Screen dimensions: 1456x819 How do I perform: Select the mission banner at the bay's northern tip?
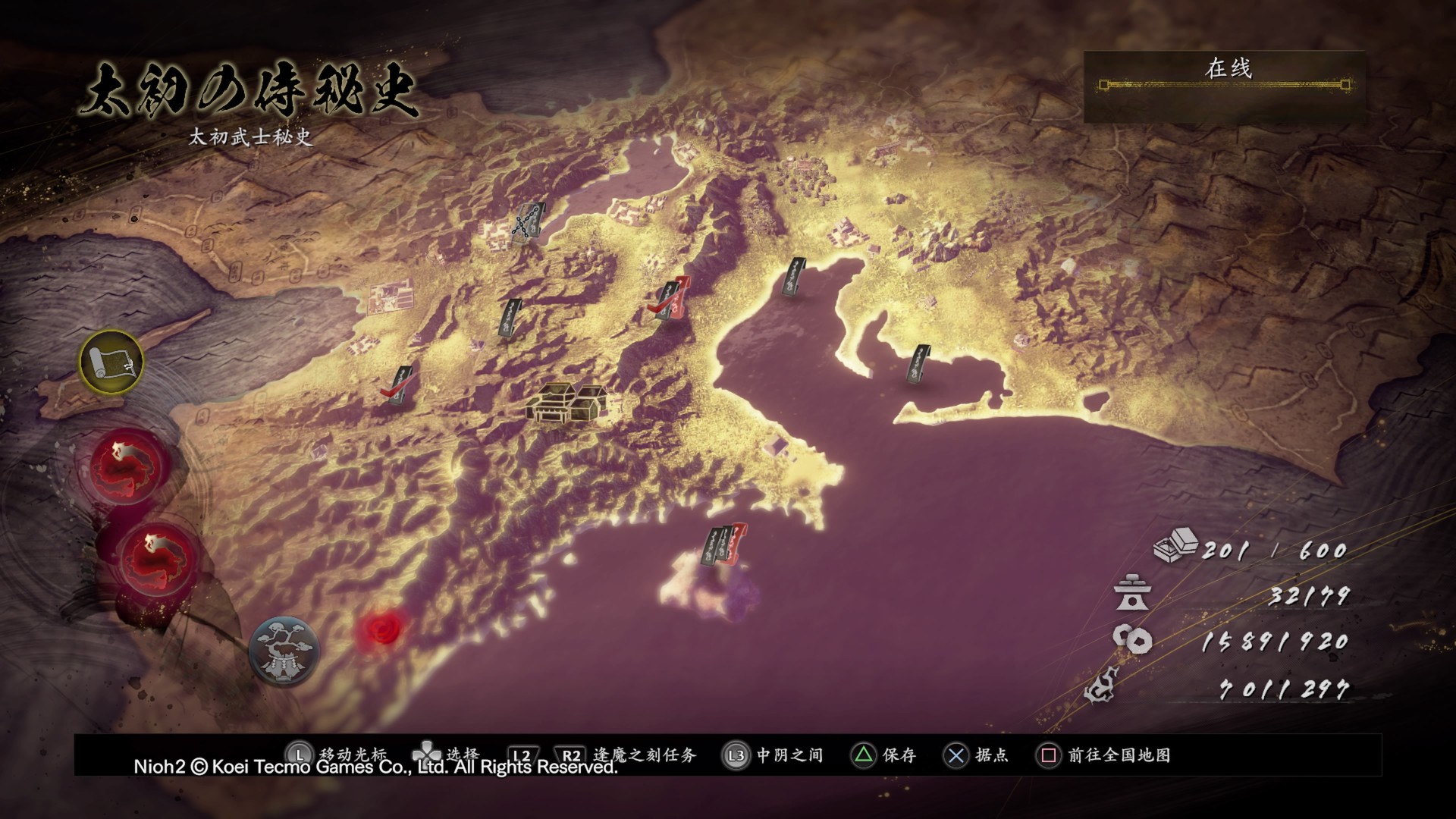[x=793, y=278]
